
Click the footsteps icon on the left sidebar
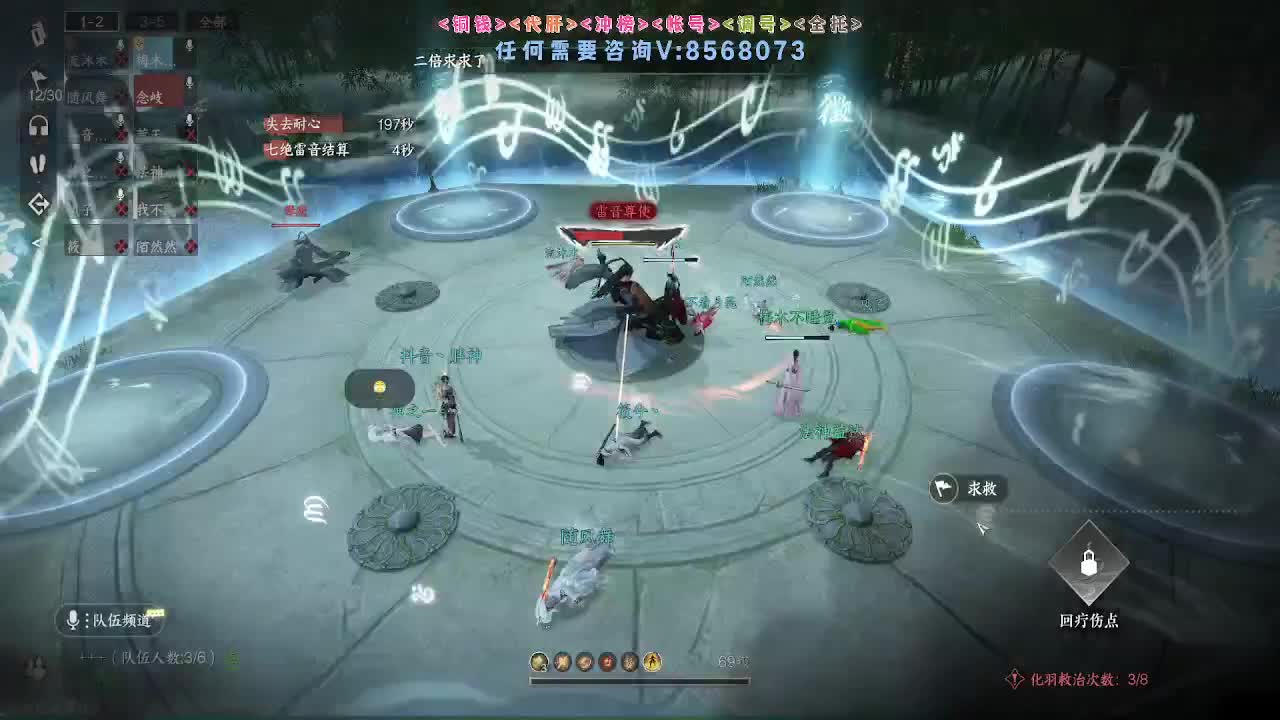pos(40,162)
